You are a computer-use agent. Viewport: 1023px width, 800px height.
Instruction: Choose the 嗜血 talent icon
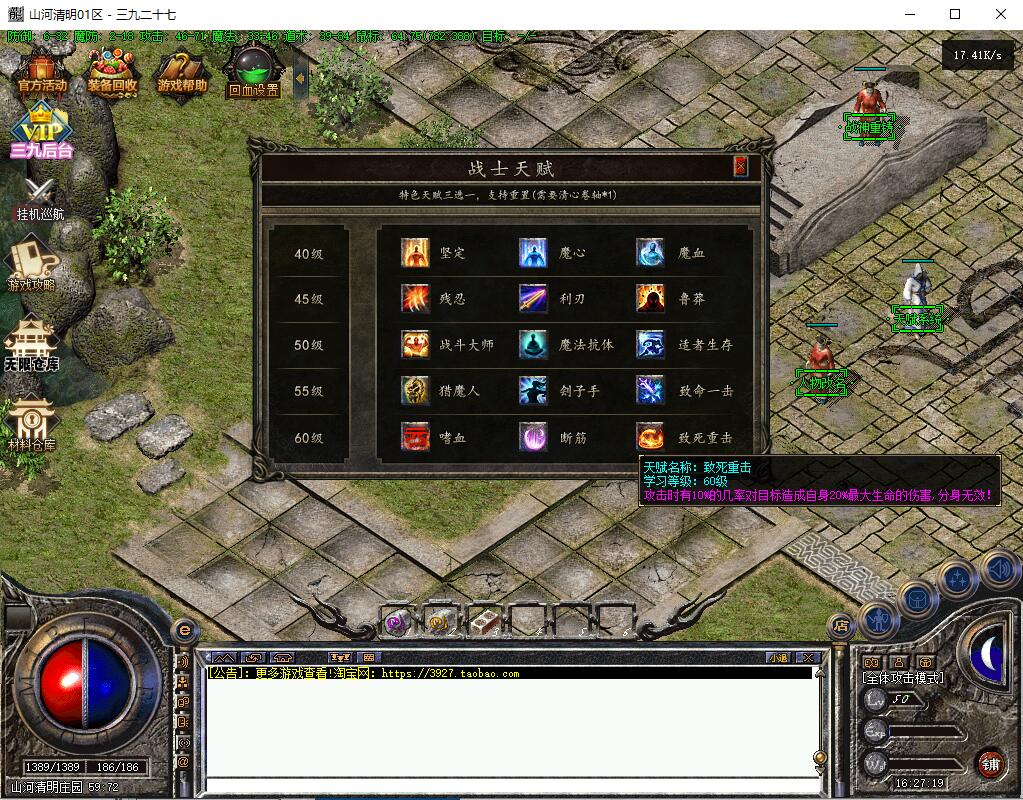tap(415, 437)
